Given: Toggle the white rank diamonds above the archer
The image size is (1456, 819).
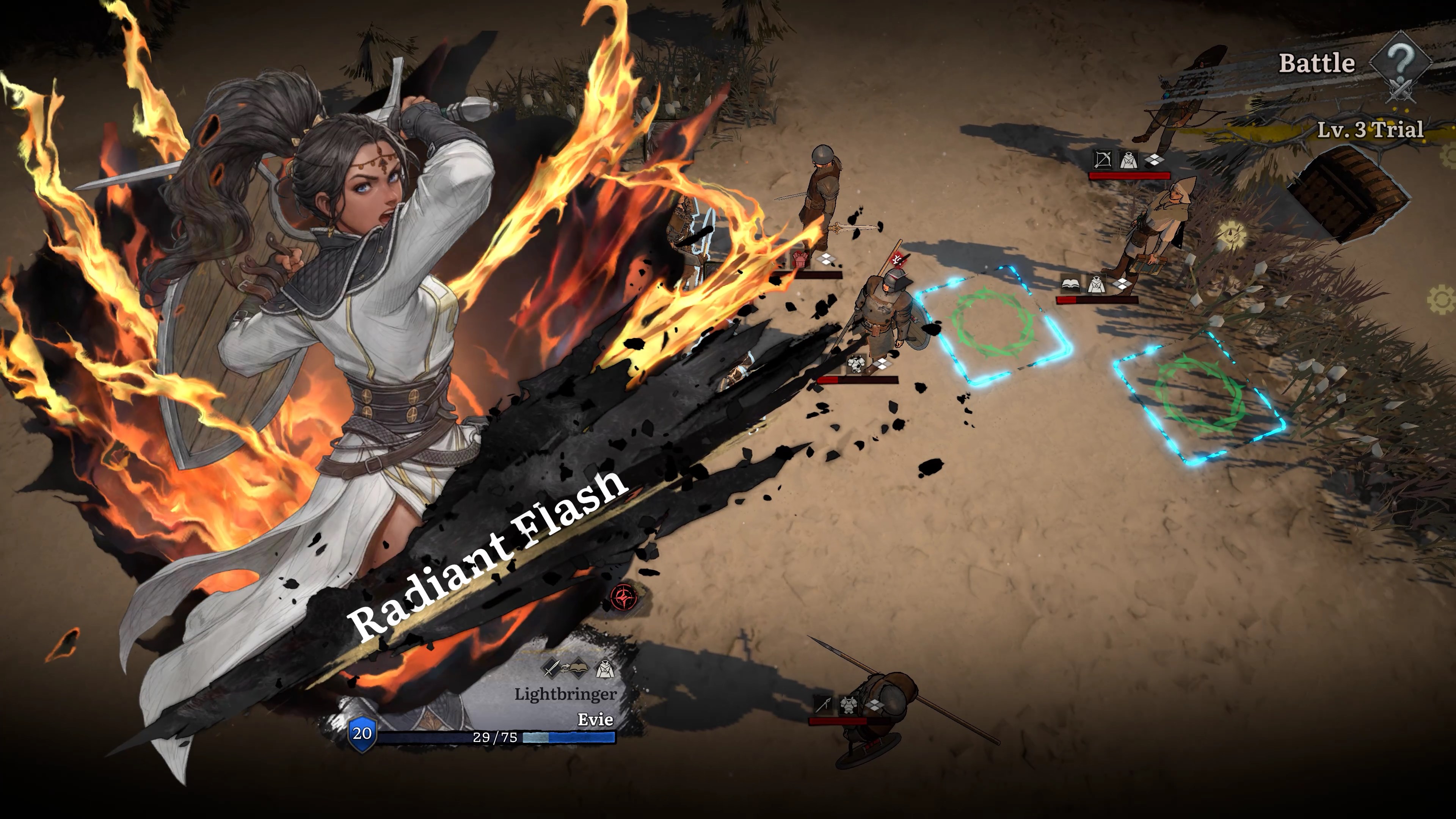Looking at the screenshot, I should click(1155, 160).
